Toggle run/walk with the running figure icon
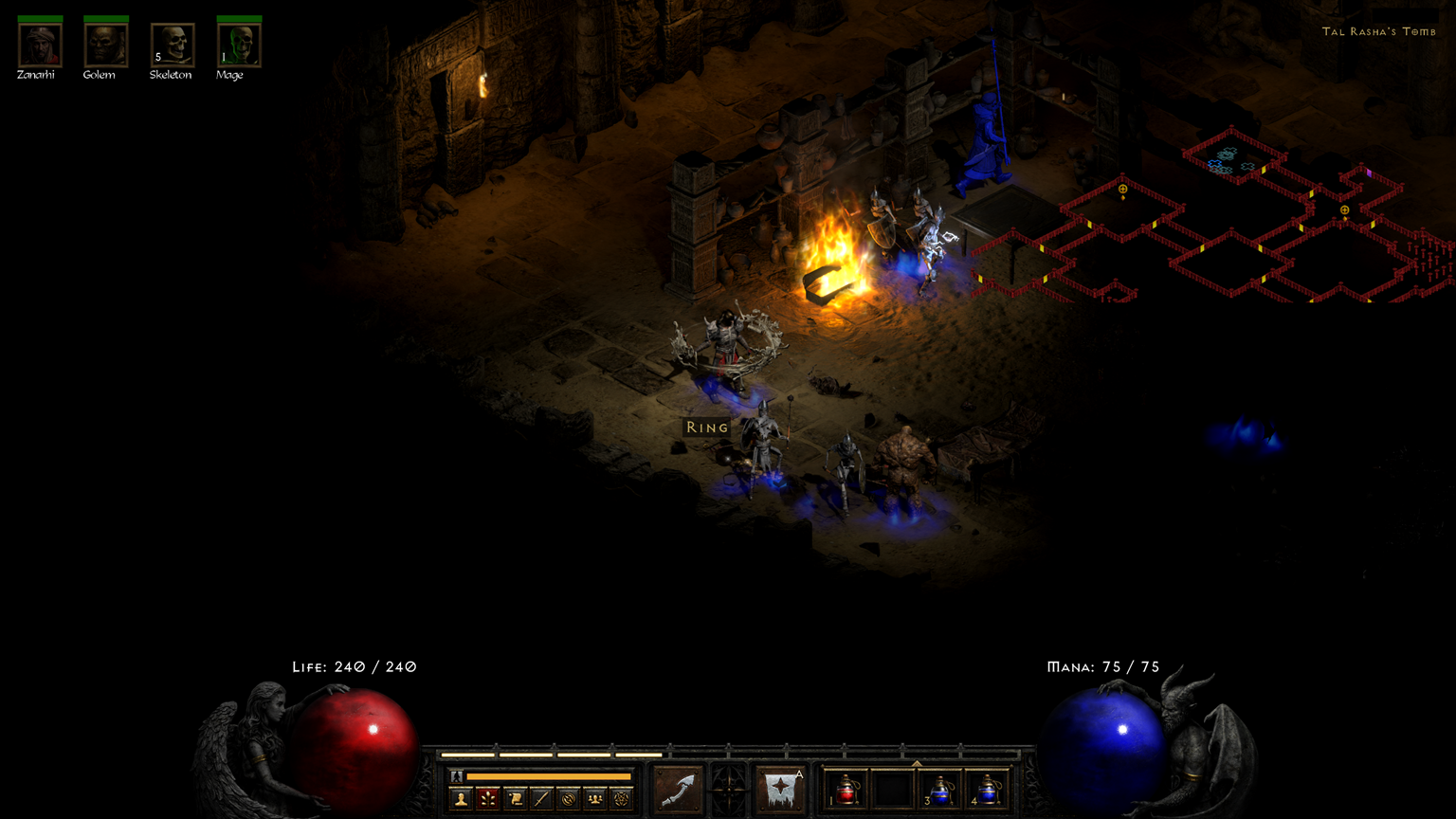 point(456,776)
